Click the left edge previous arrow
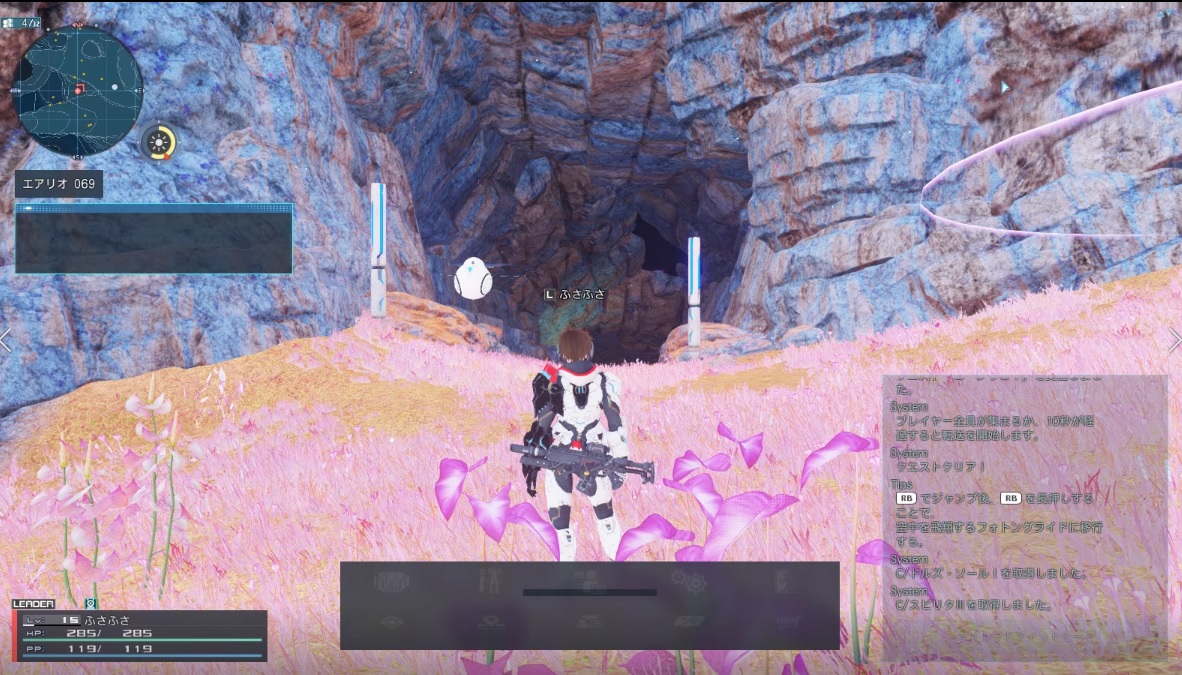Image resolution: width=1182 pixels, height=675 pixels. pyautogui.click(x=6, y=341)
